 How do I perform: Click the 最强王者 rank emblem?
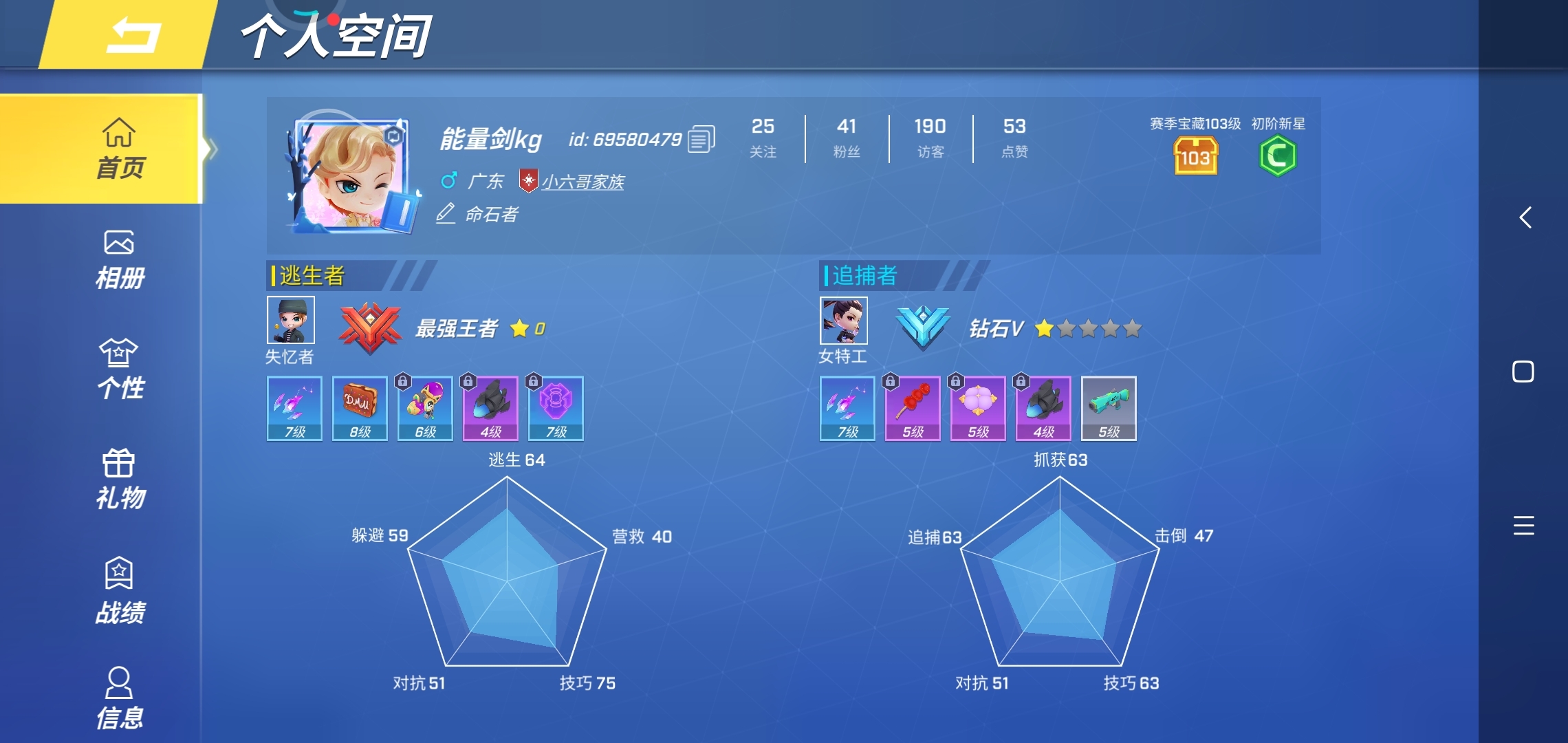370,329
